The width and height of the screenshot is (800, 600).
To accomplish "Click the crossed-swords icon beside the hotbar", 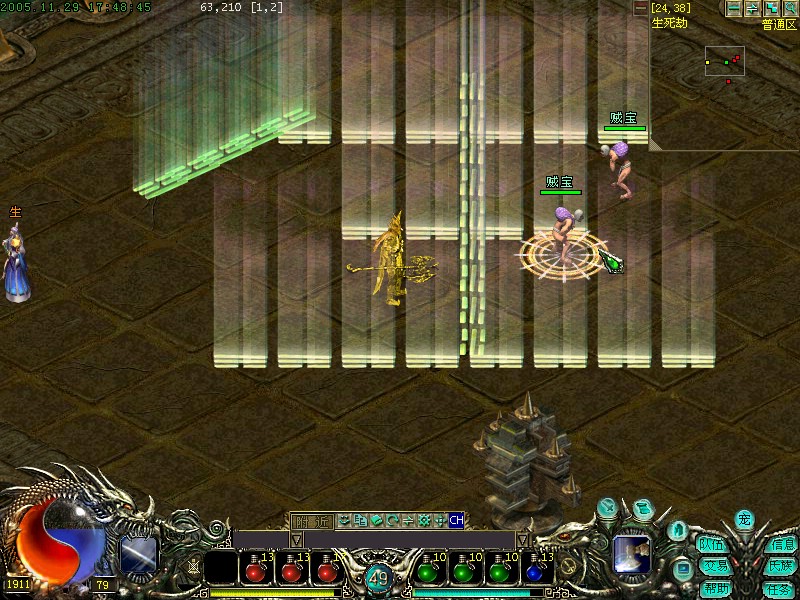I will tap(192, 565).
